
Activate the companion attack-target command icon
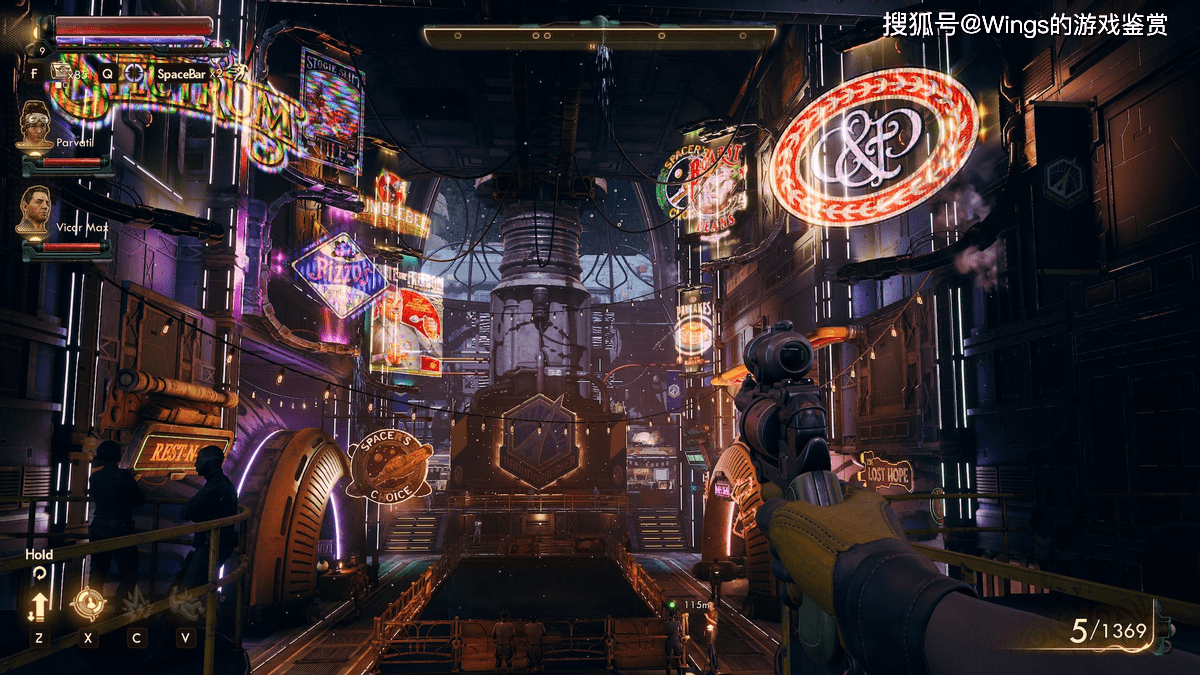[88, 604]
